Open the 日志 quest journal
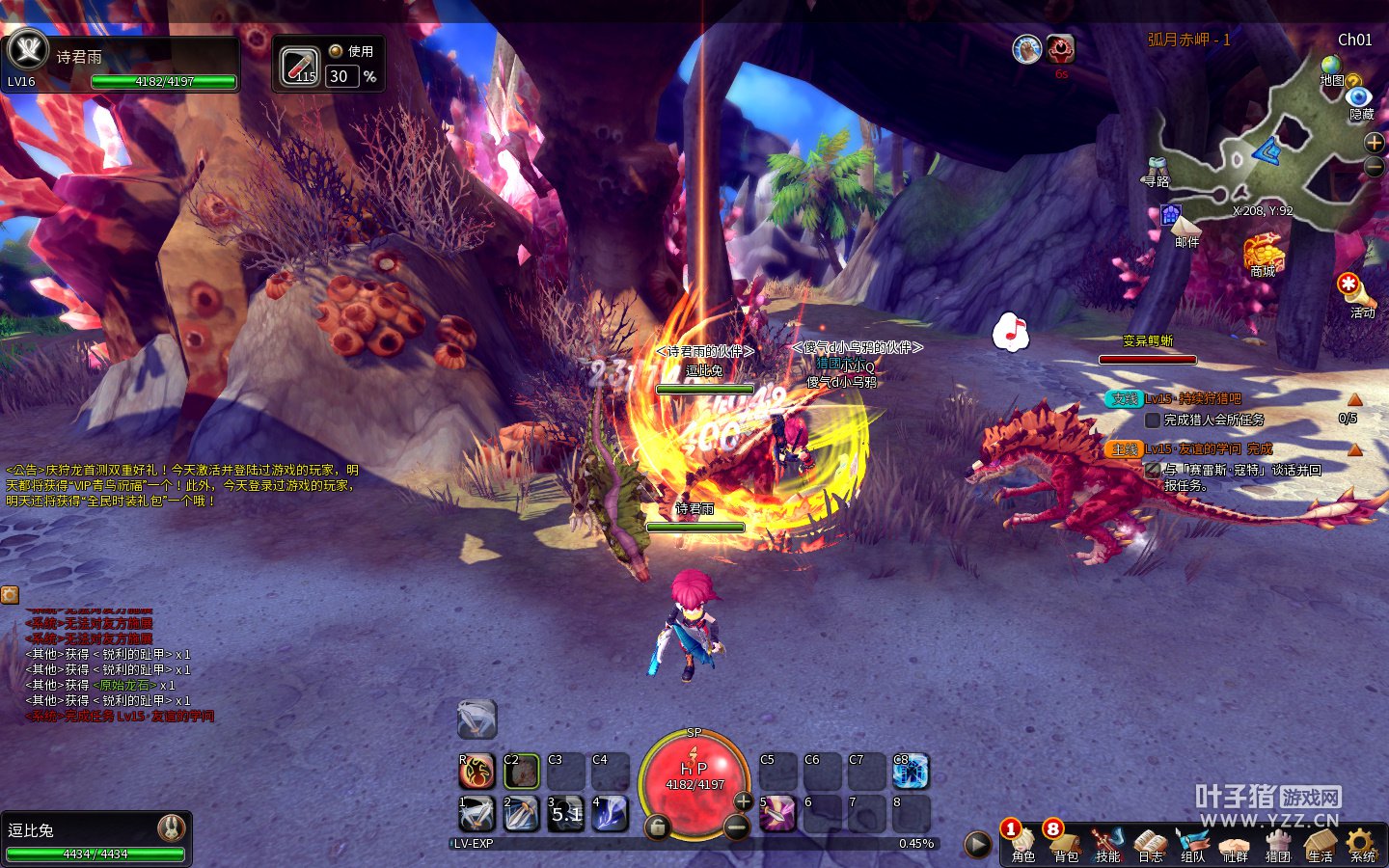Image resolution: width=1389 pixels, height=868 pixels. [1150, 843]
